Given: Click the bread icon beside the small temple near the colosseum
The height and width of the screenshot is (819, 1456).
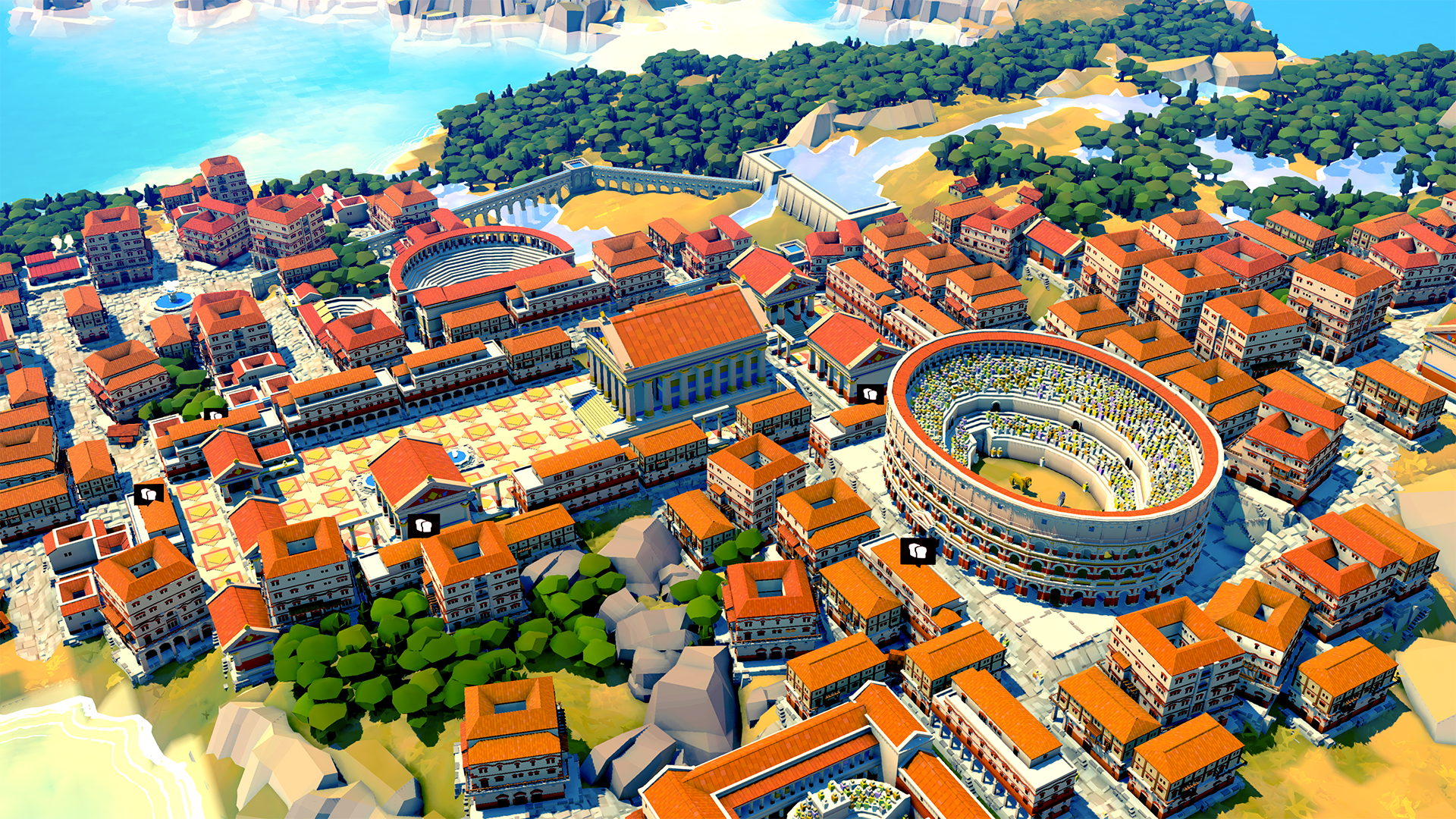Looking at the screenshot, I should pyautogui.click(x=870, y=395).
